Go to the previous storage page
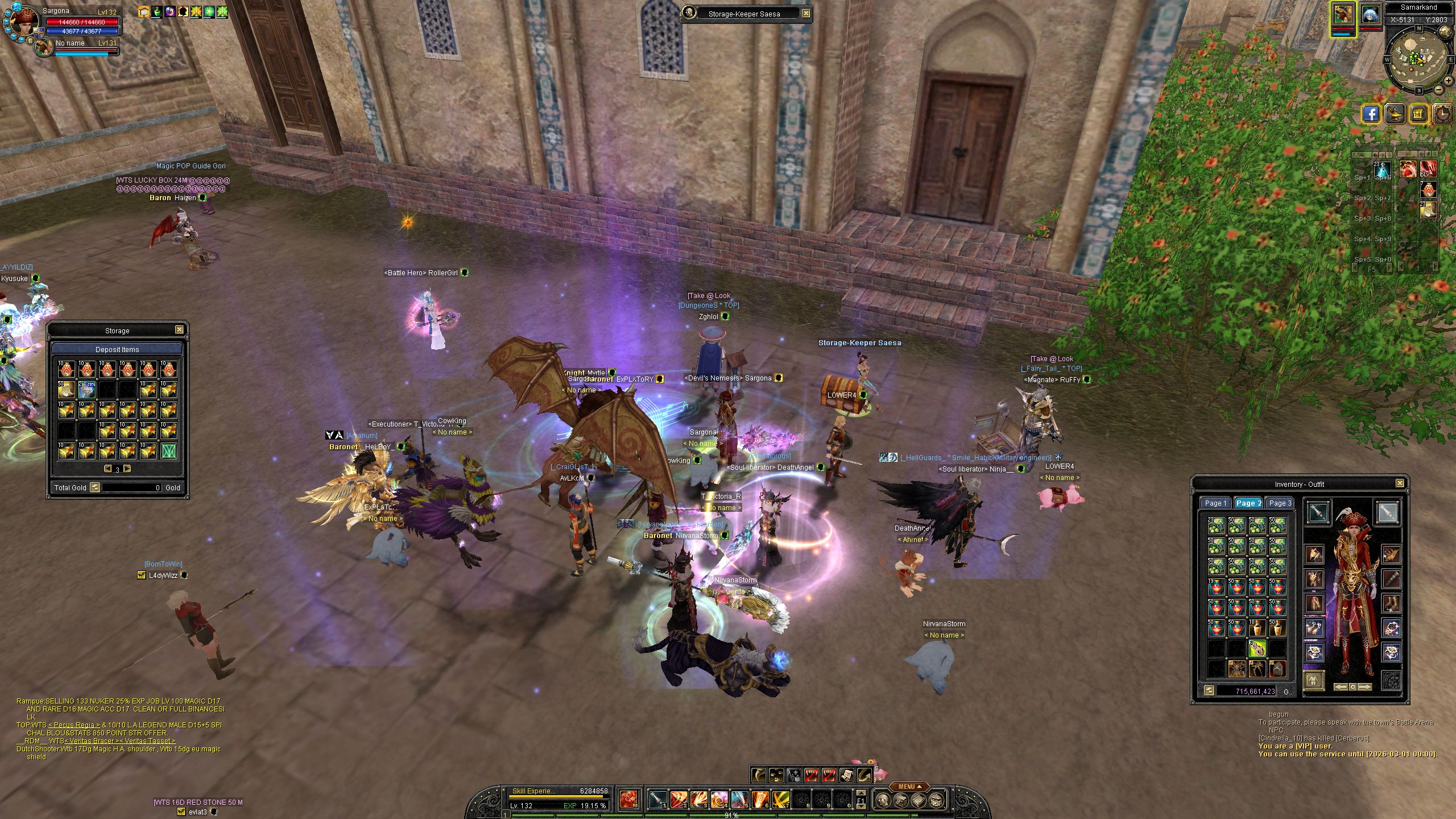This screenshot has height=819, width=1456. tap(107, 469)
